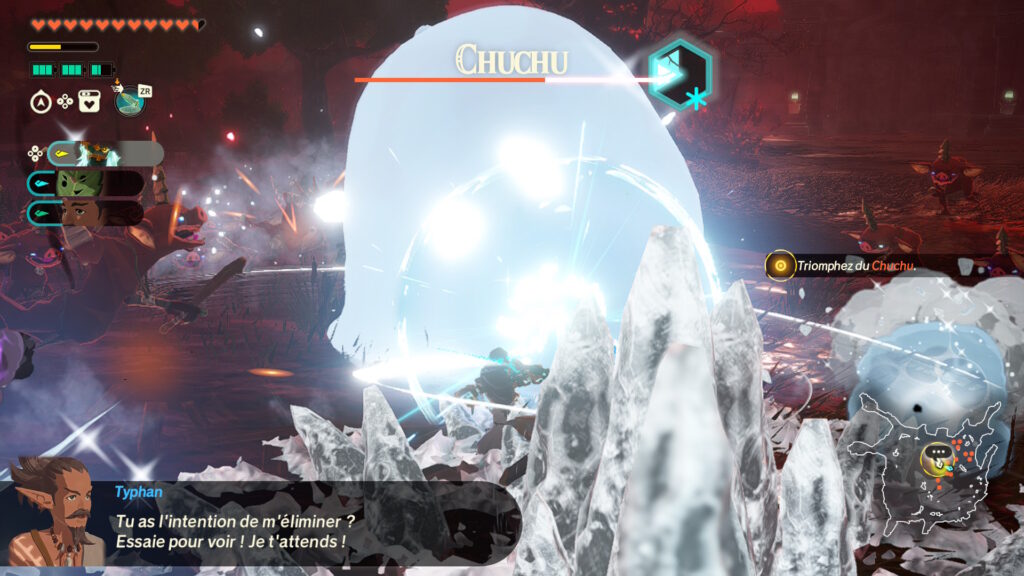This screenshot has height=576, width=1024.
Task: Click the Chuchu weak-point hexagon gauge
Action: point(679,72)
